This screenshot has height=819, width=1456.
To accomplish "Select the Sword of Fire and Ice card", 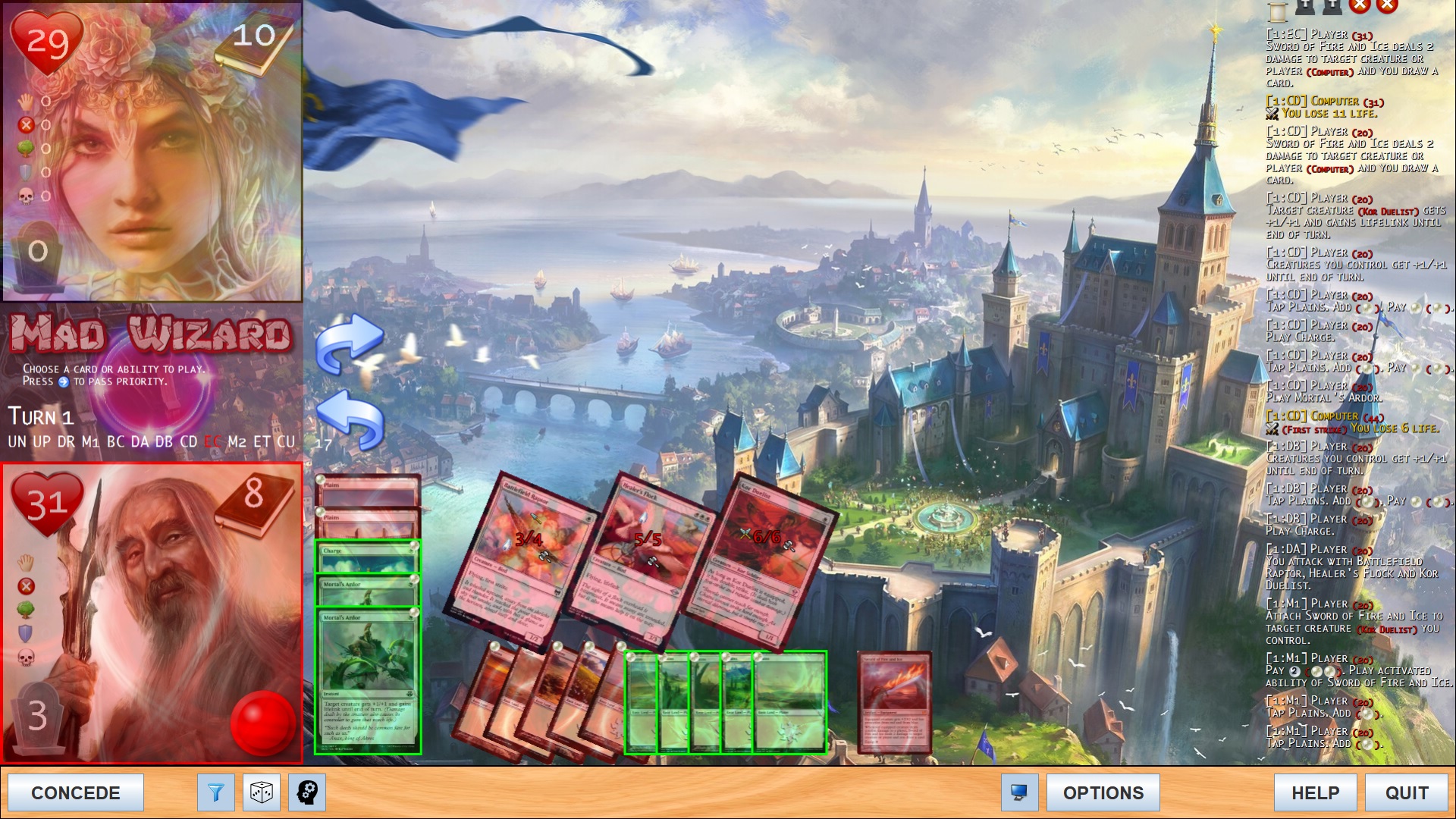I will tap(894, 701).
